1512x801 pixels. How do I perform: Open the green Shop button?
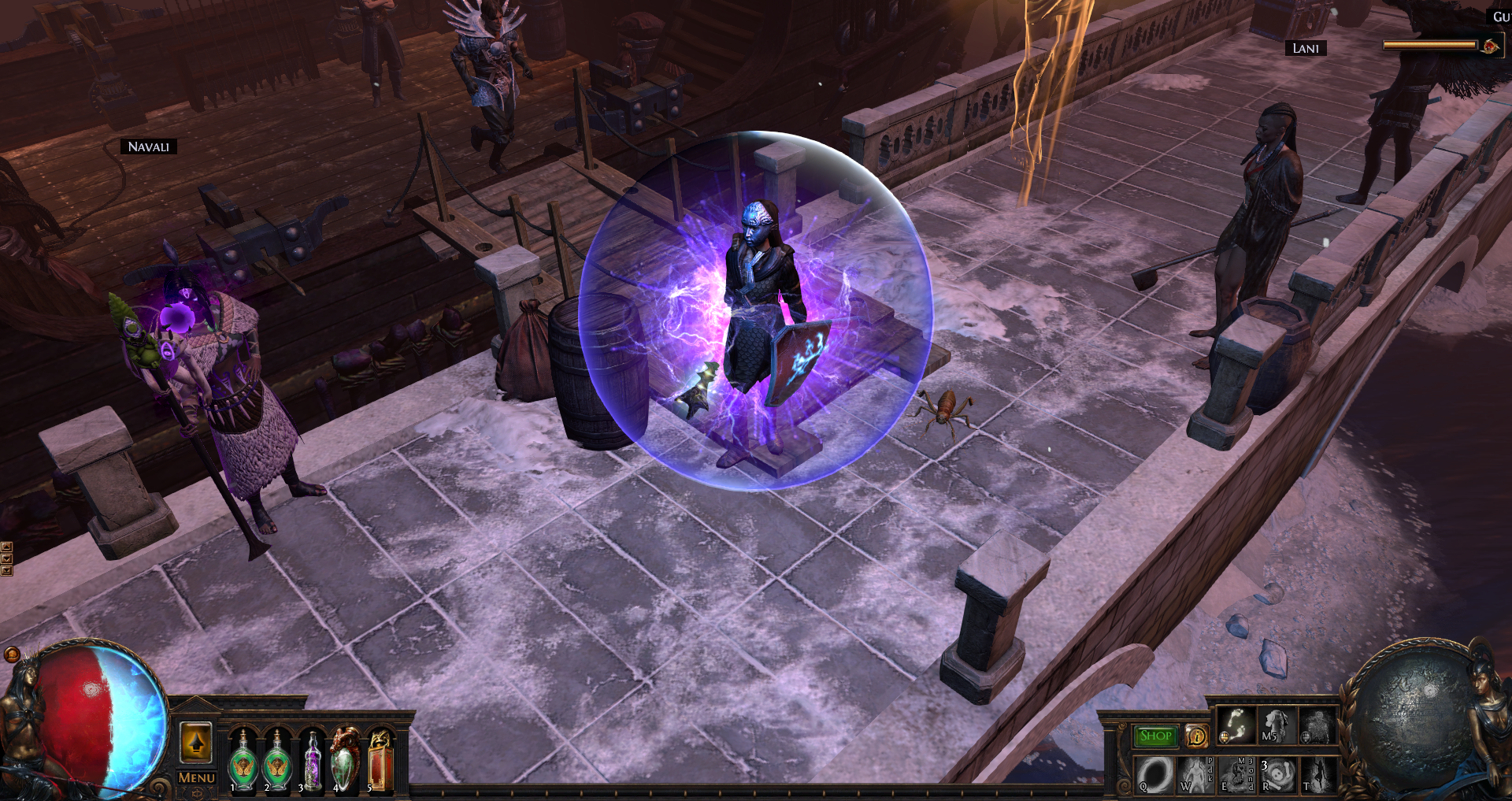pyautogui.click(x=1155, y=736)
